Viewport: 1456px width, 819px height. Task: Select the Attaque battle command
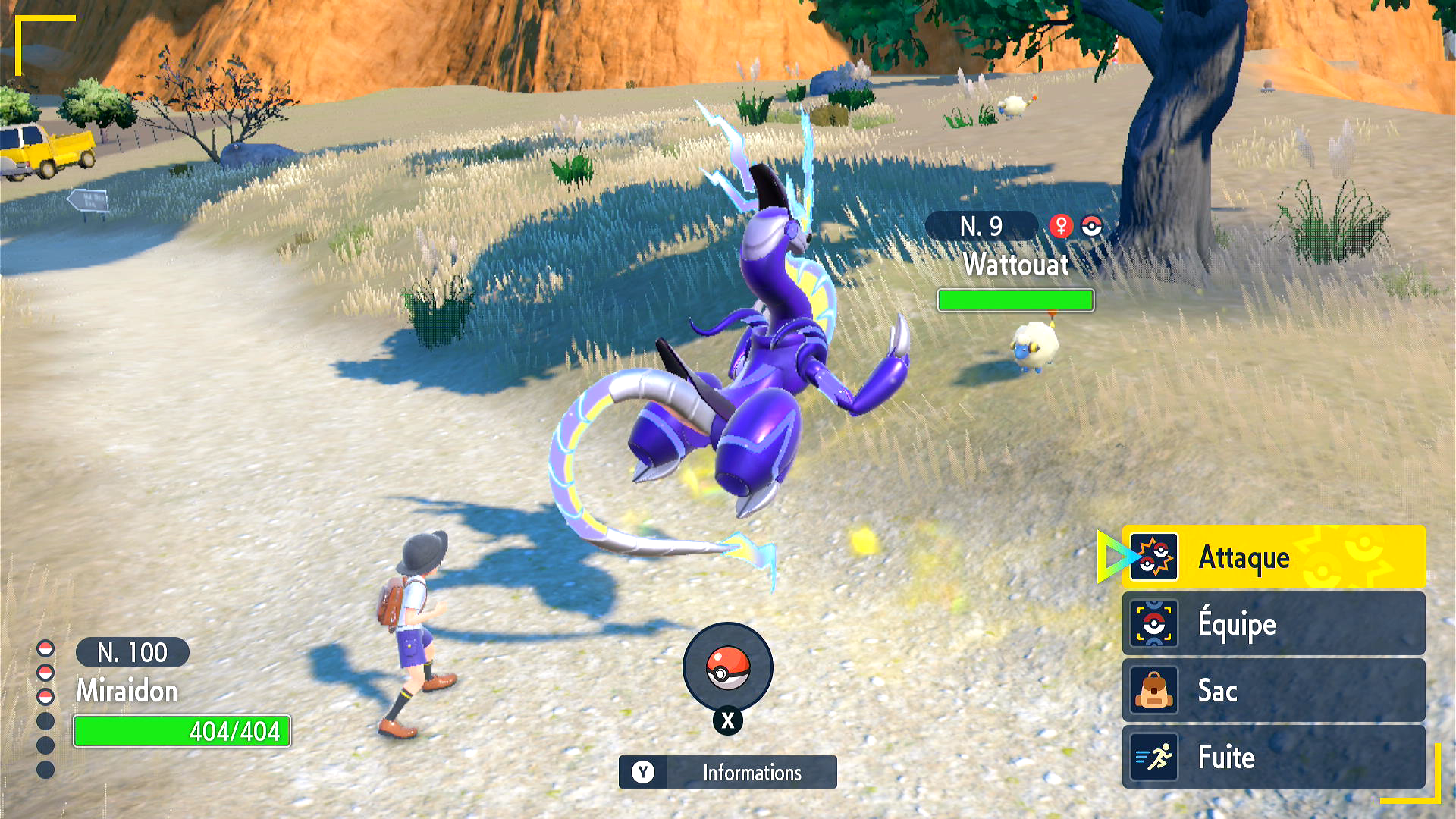1272,557
